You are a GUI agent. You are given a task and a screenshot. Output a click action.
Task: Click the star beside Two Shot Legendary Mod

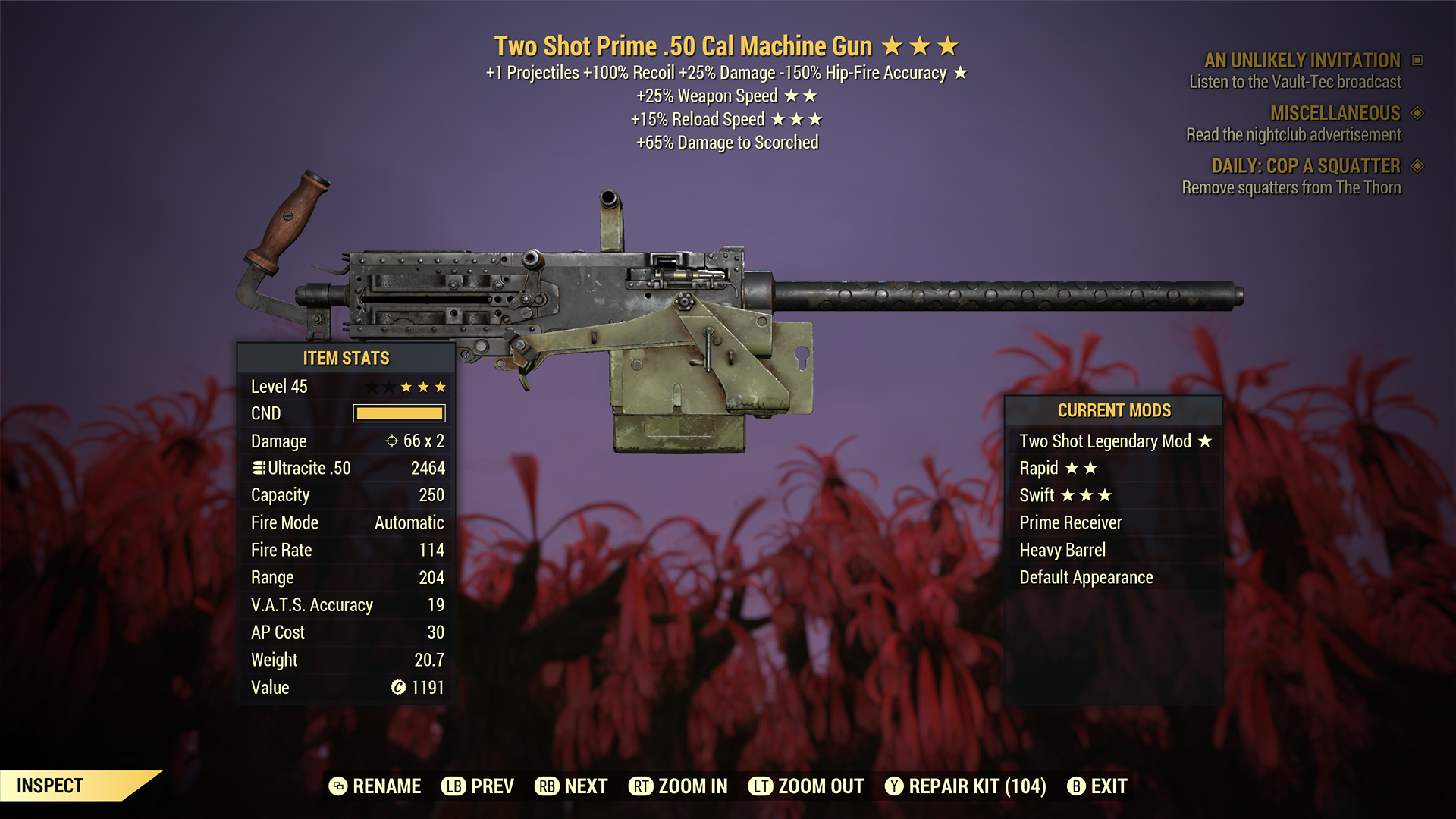1206,441
